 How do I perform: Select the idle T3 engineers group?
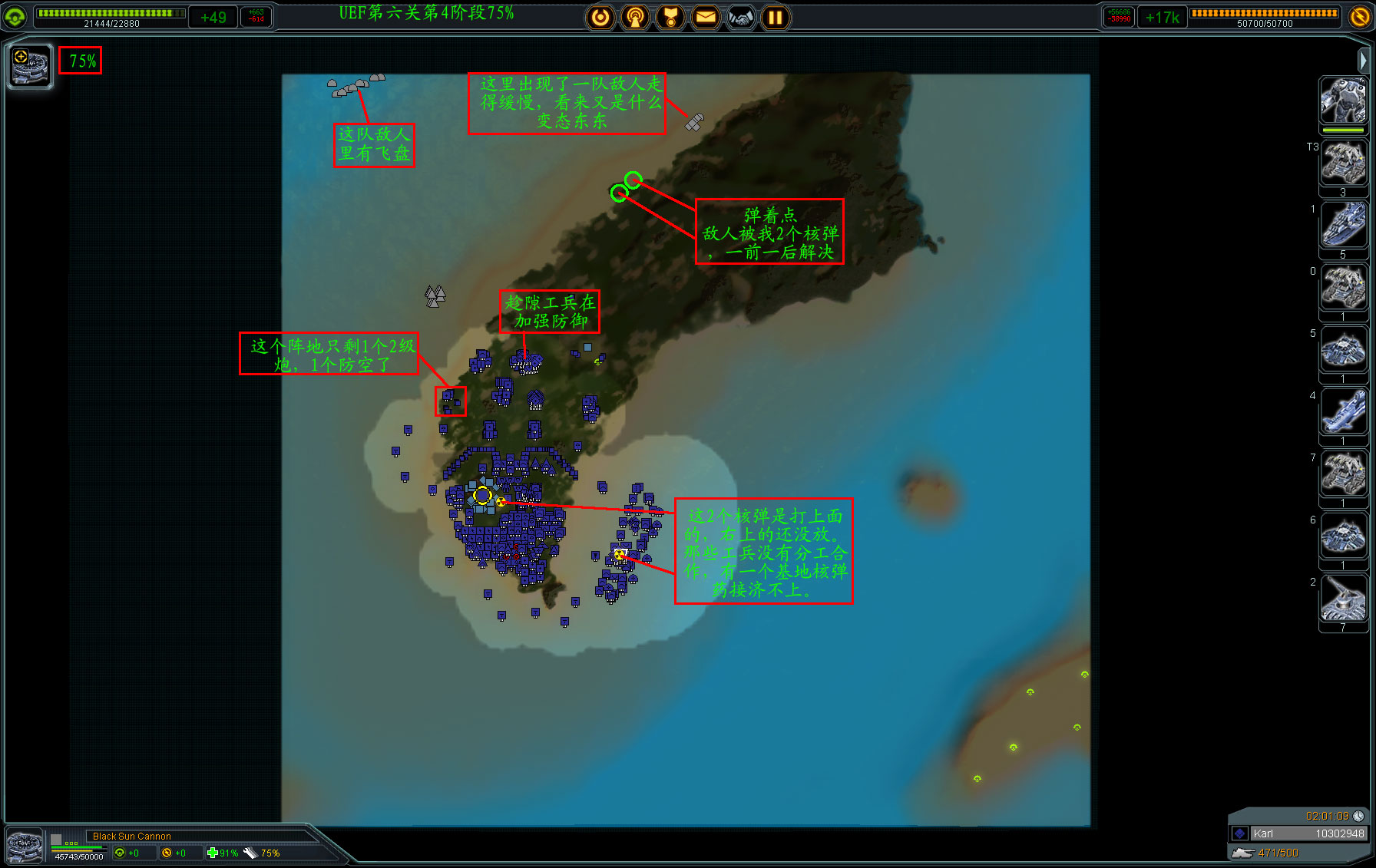click(x=1343, y=163)
